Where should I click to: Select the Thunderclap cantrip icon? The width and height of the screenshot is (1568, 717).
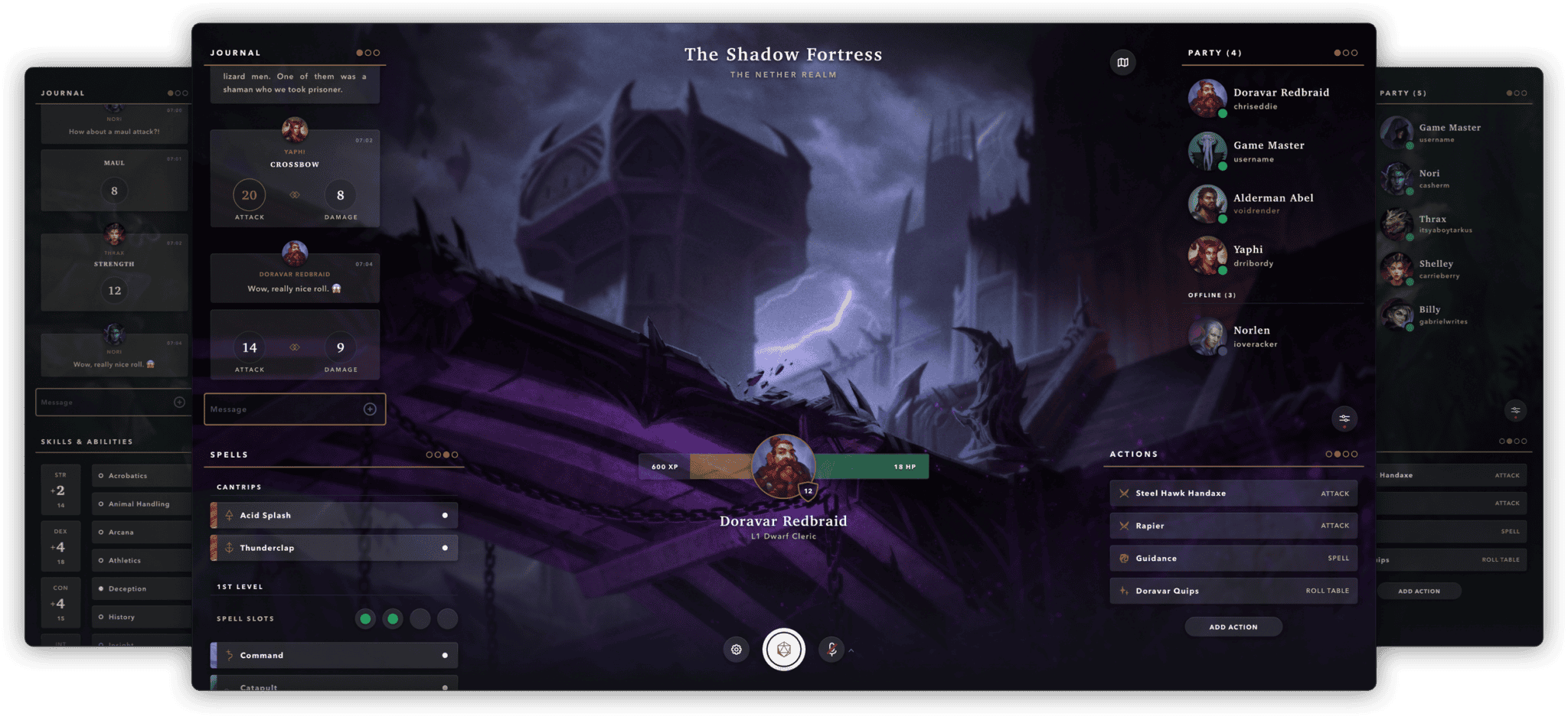point(228,547)
